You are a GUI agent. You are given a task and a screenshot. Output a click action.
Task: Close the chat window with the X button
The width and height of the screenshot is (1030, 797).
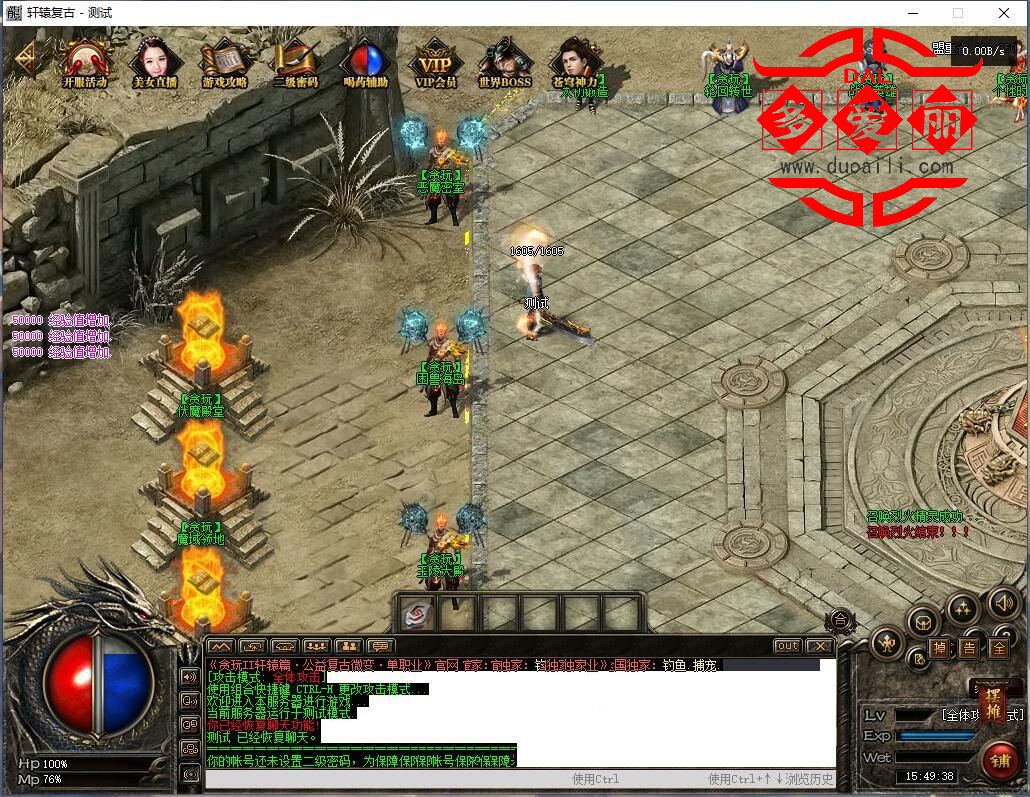[x=820, y=646]
